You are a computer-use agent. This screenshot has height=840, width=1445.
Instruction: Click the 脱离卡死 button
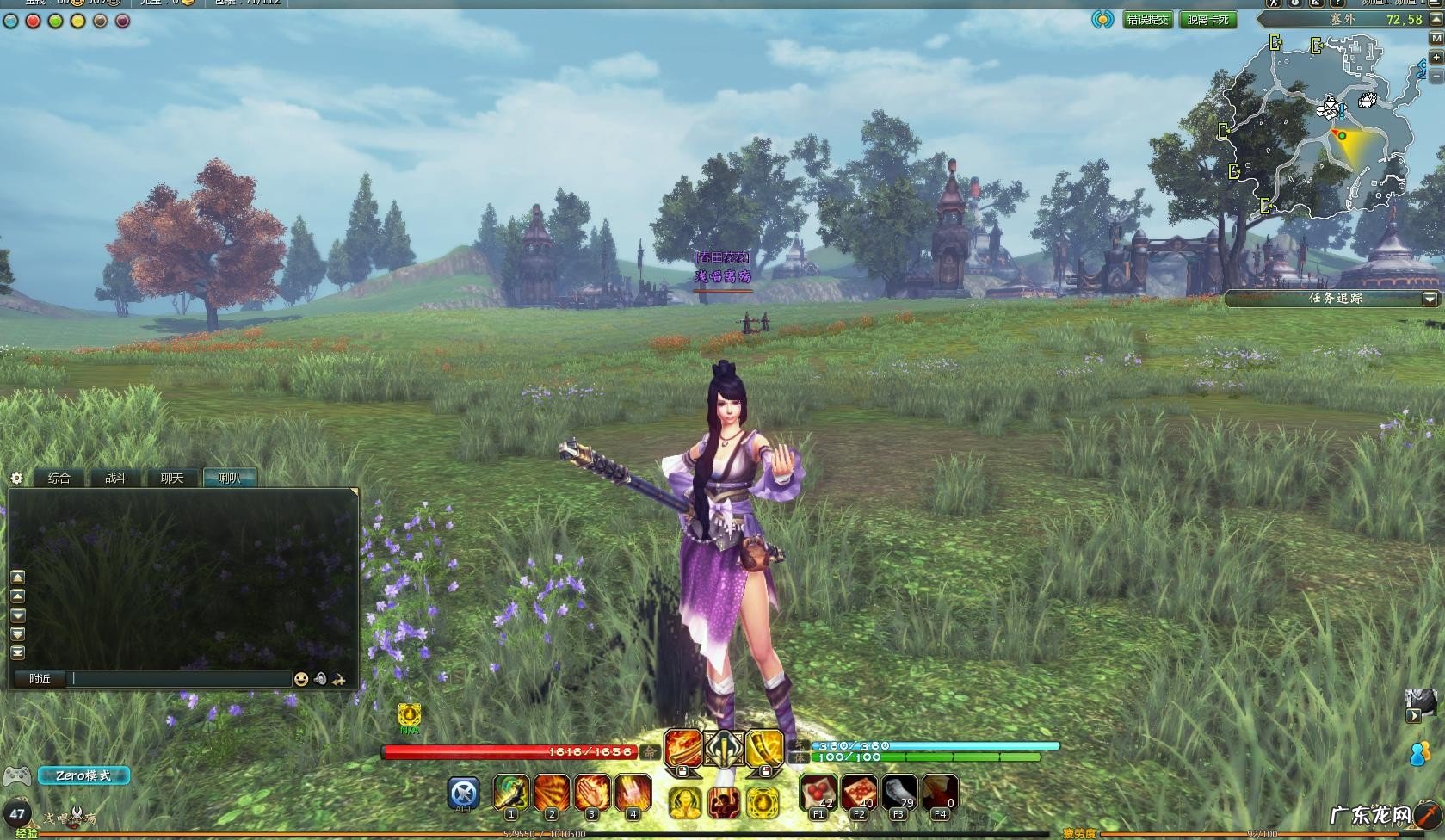pyautogui.click(x=1207, y=20)
